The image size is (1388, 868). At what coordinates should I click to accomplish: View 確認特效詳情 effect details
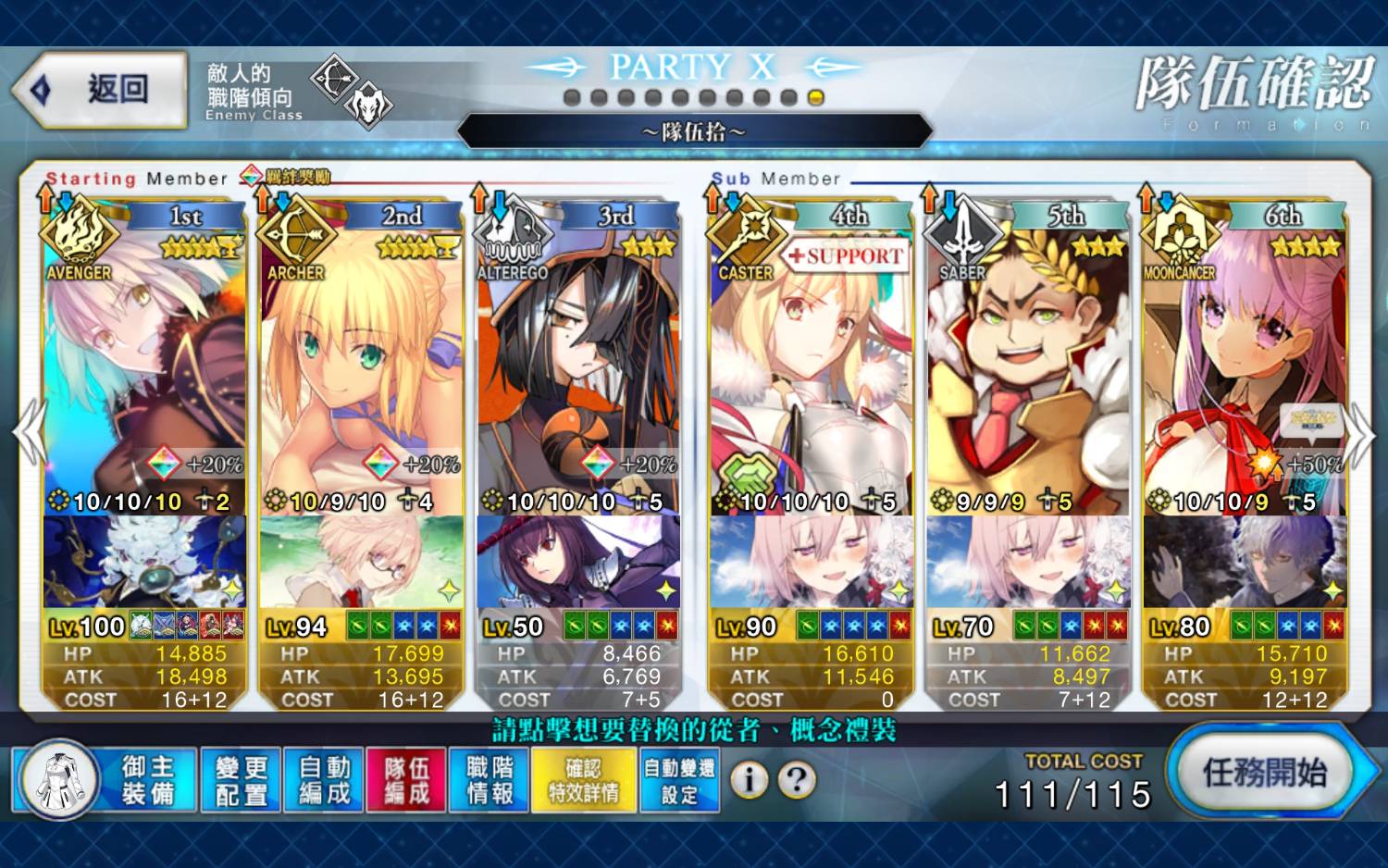tap(584, 780)
